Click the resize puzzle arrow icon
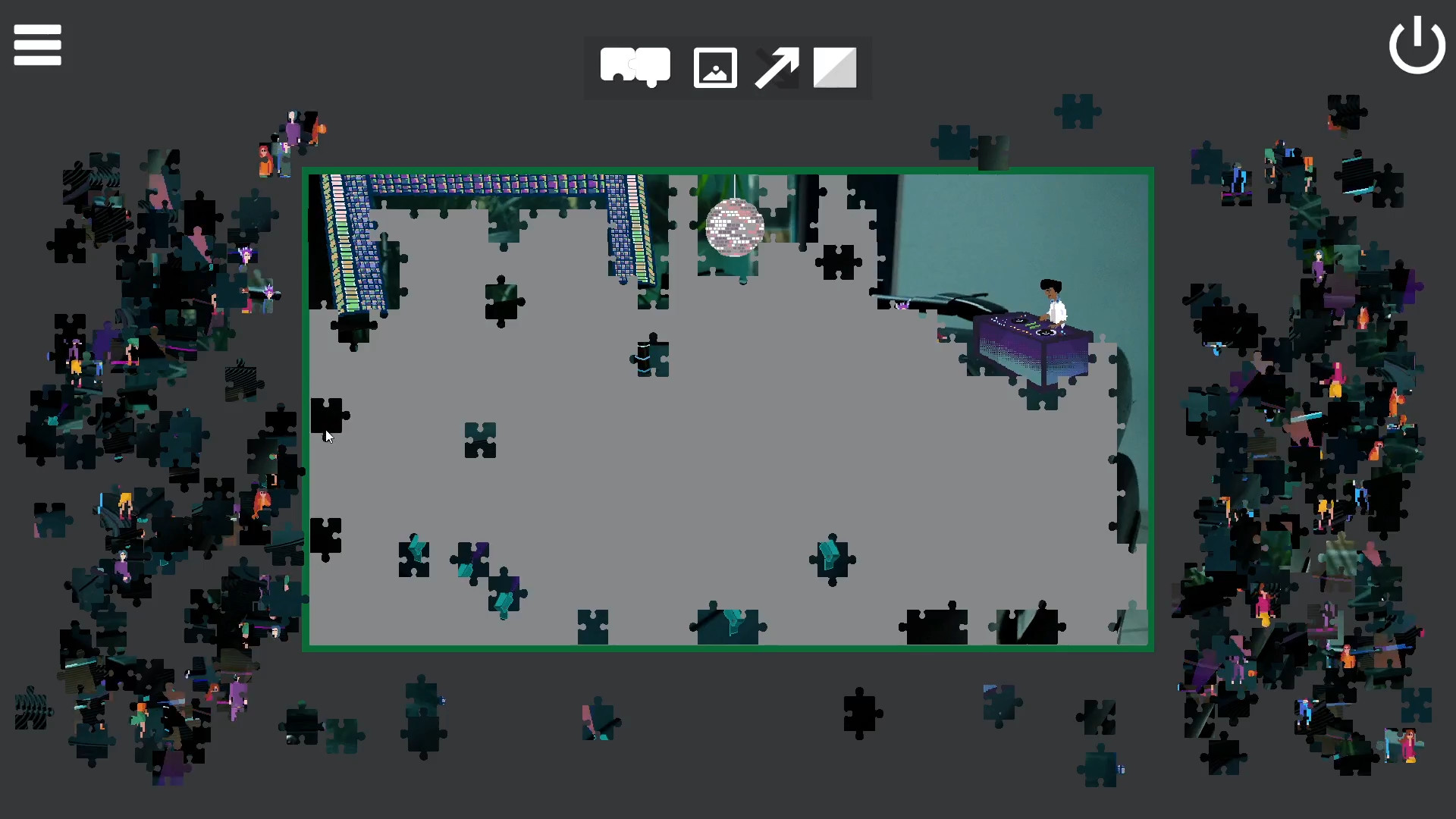This screenshot has width=1456, height=819. 777,67
